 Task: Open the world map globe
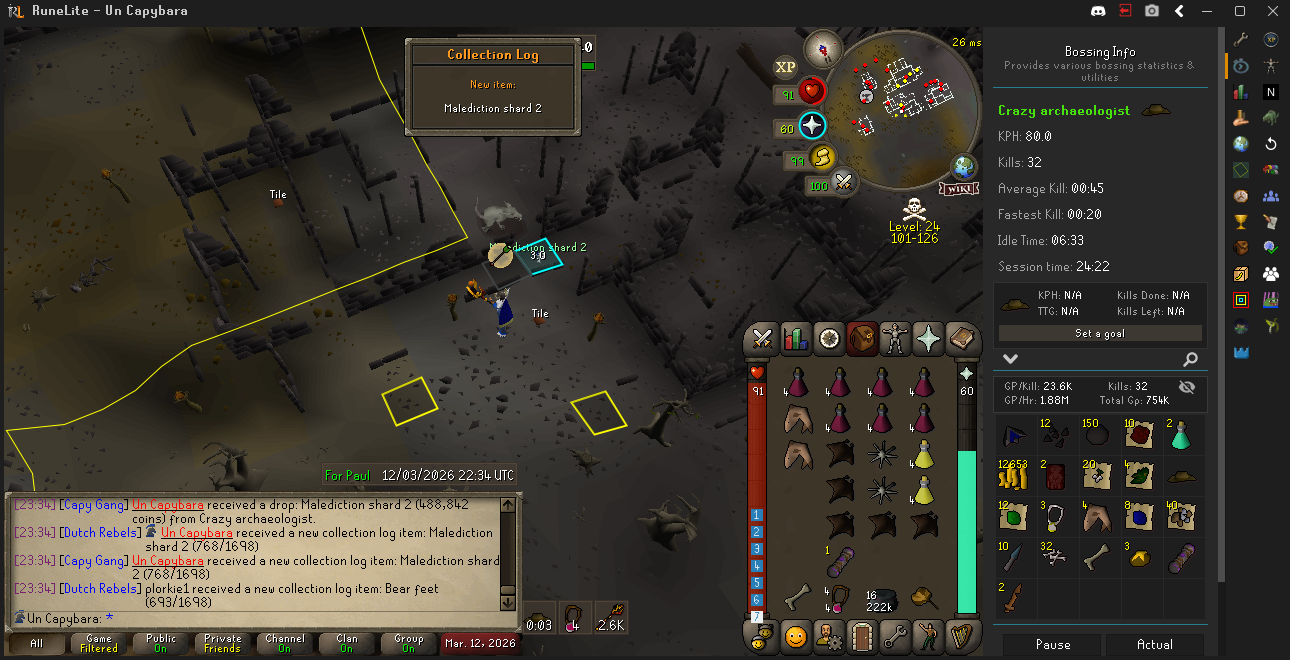964,166
